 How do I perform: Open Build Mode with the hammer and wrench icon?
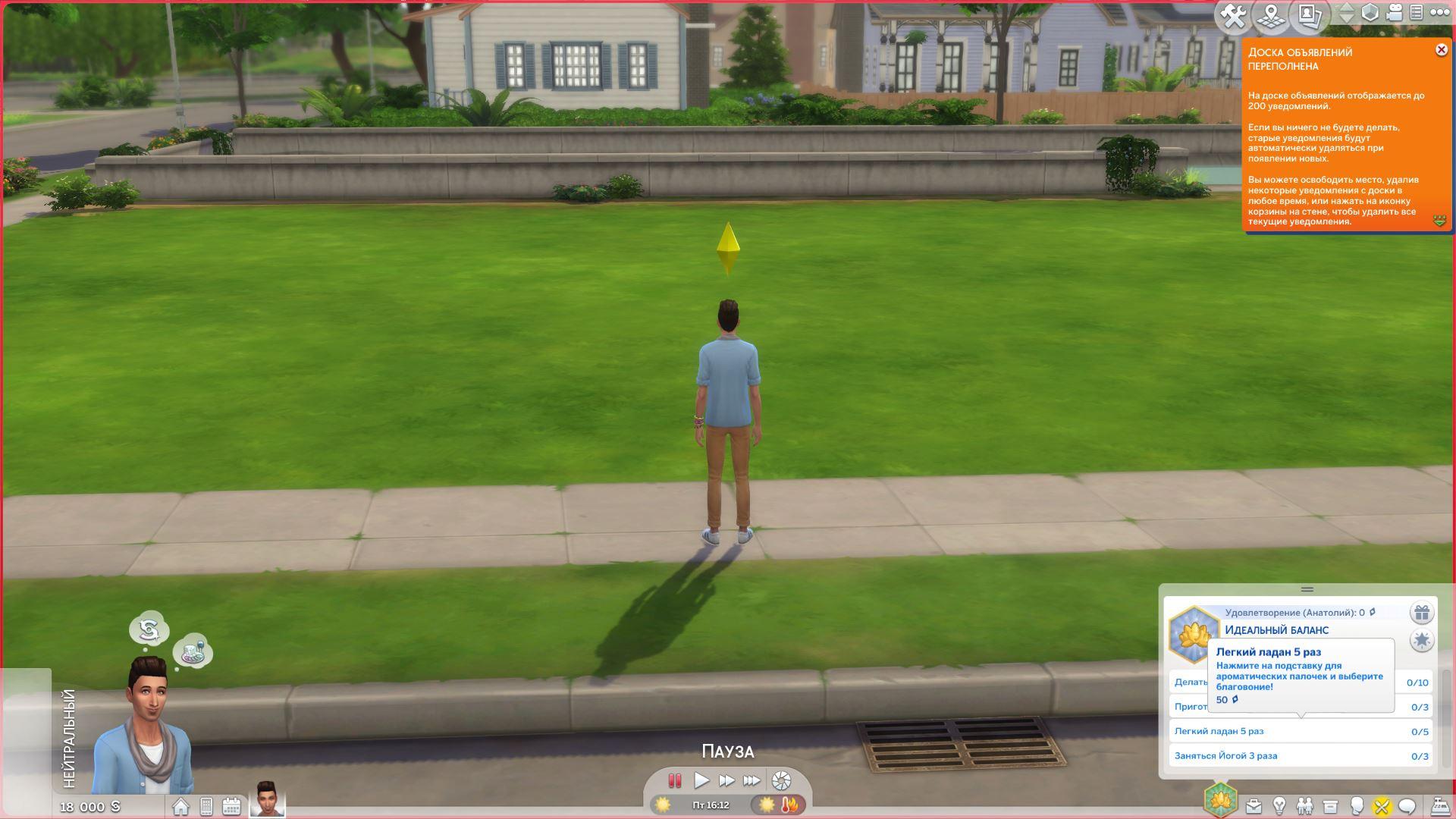pyautogui.click(x=1234, y=16)
